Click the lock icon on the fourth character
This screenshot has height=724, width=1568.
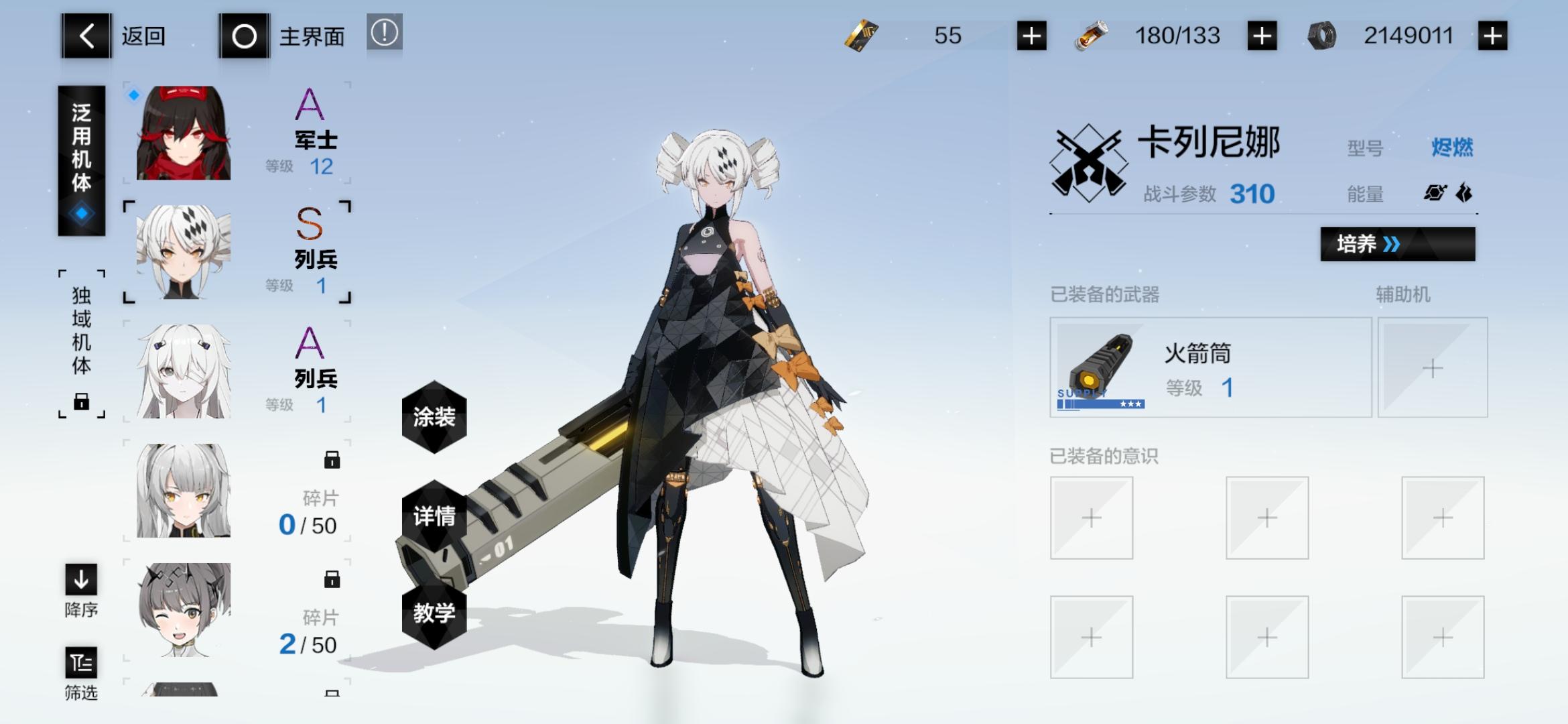point(331,459)
